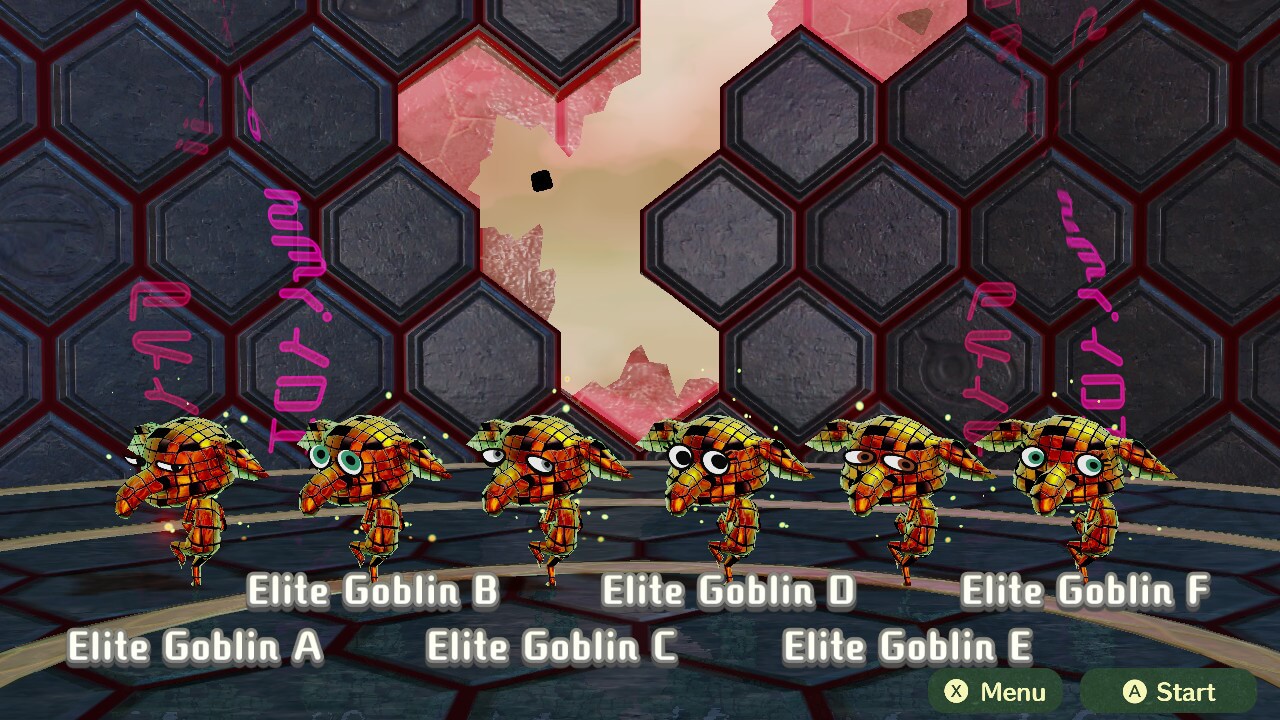Click the Elite Goblin D name label

coord(729,591)
